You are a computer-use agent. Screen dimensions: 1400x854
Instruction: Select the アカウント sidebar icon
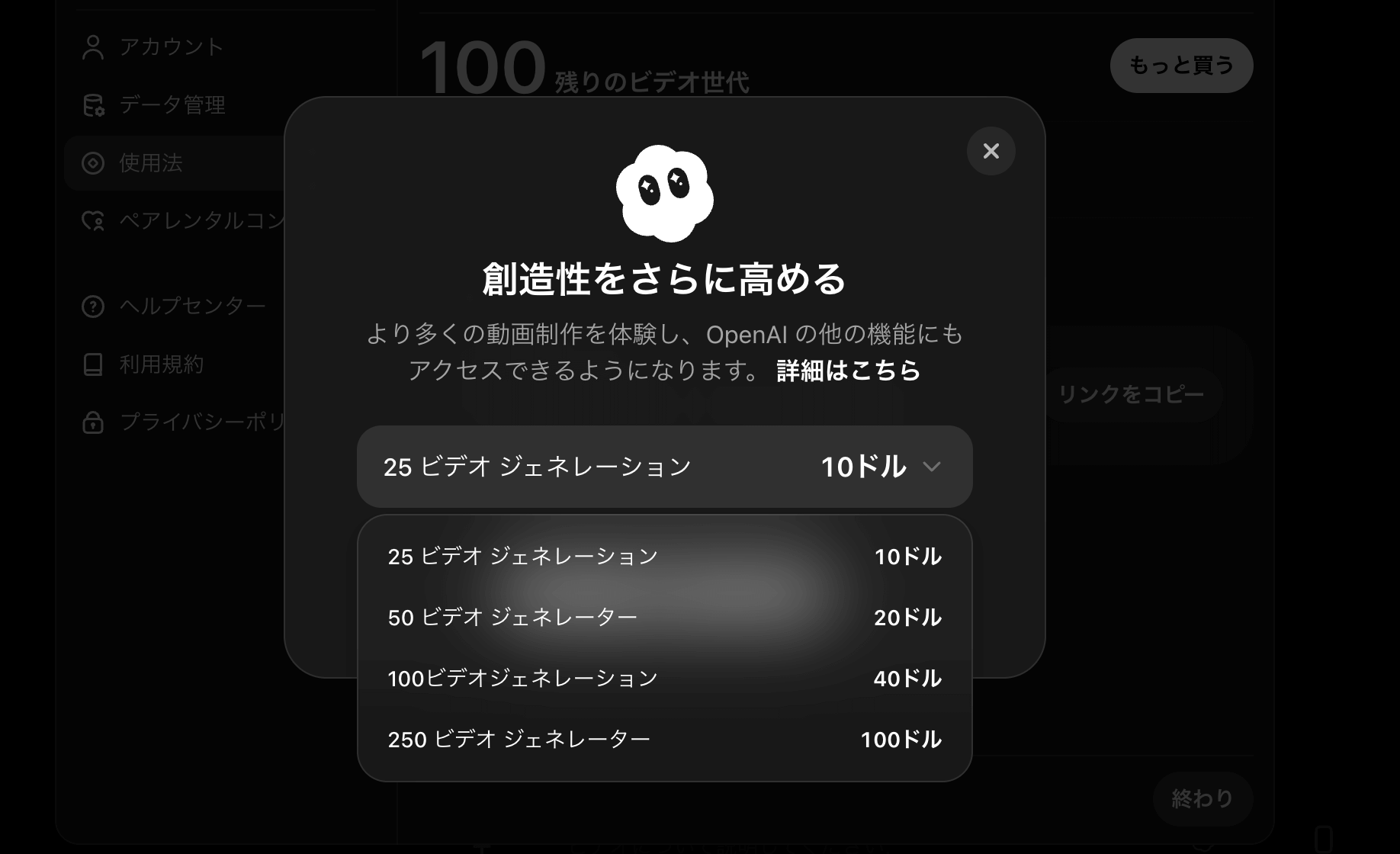(x=93, y=47)
